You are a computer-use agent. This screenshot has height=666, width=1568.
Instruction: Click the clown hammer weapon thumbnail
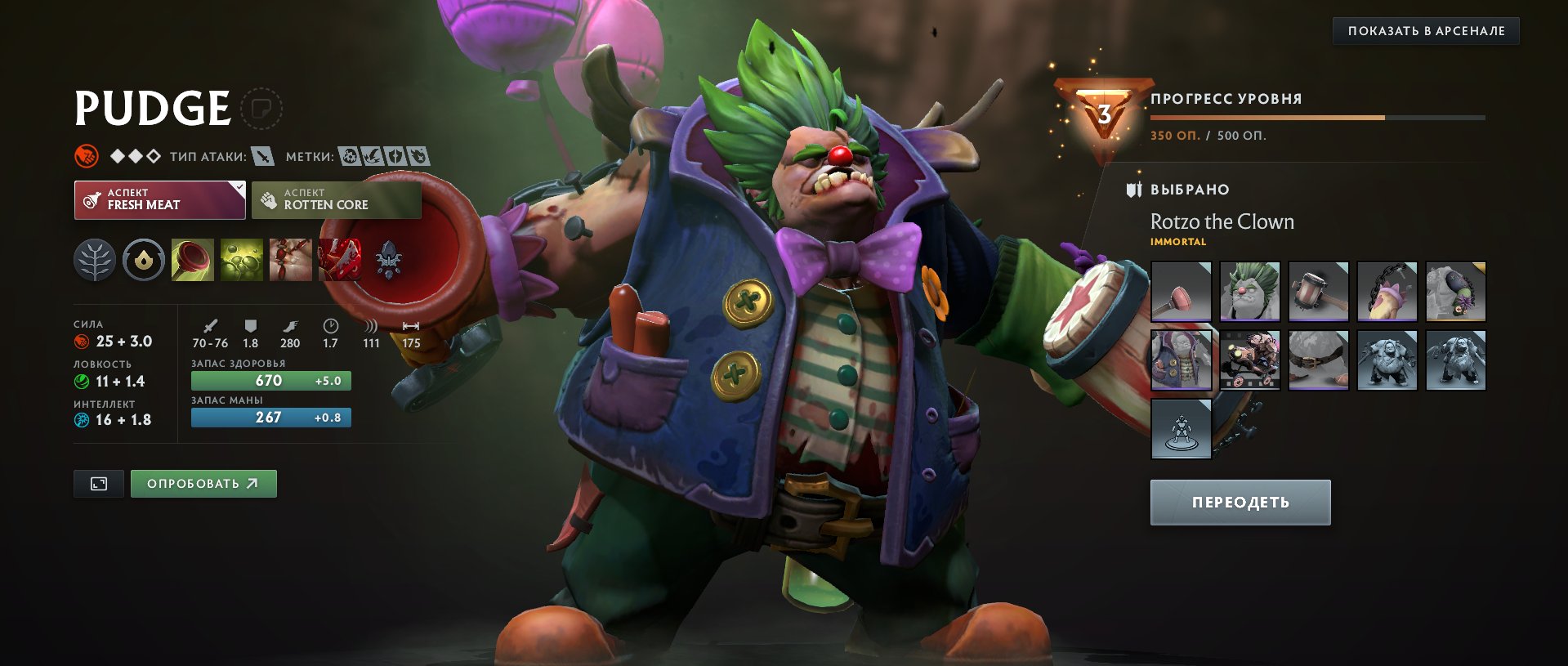1319,290
